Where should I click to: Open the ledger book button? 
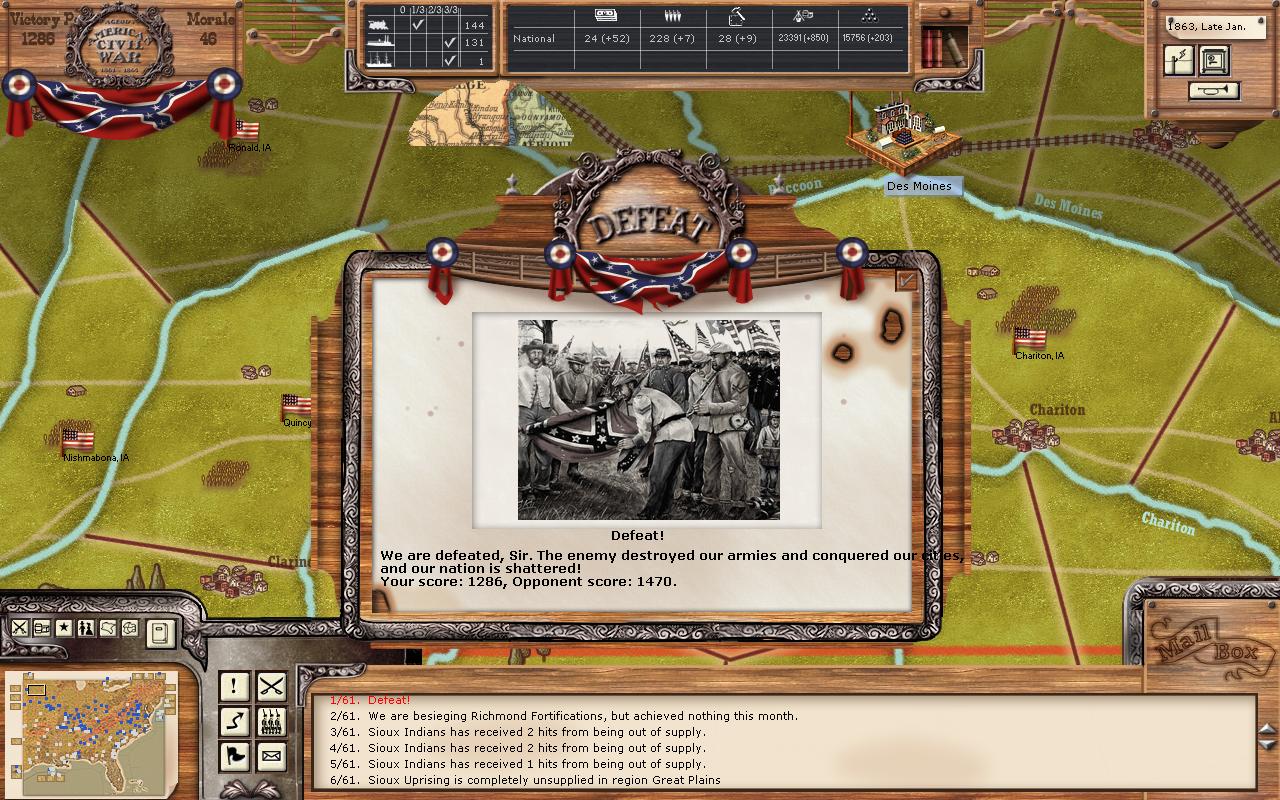(160, 632)
